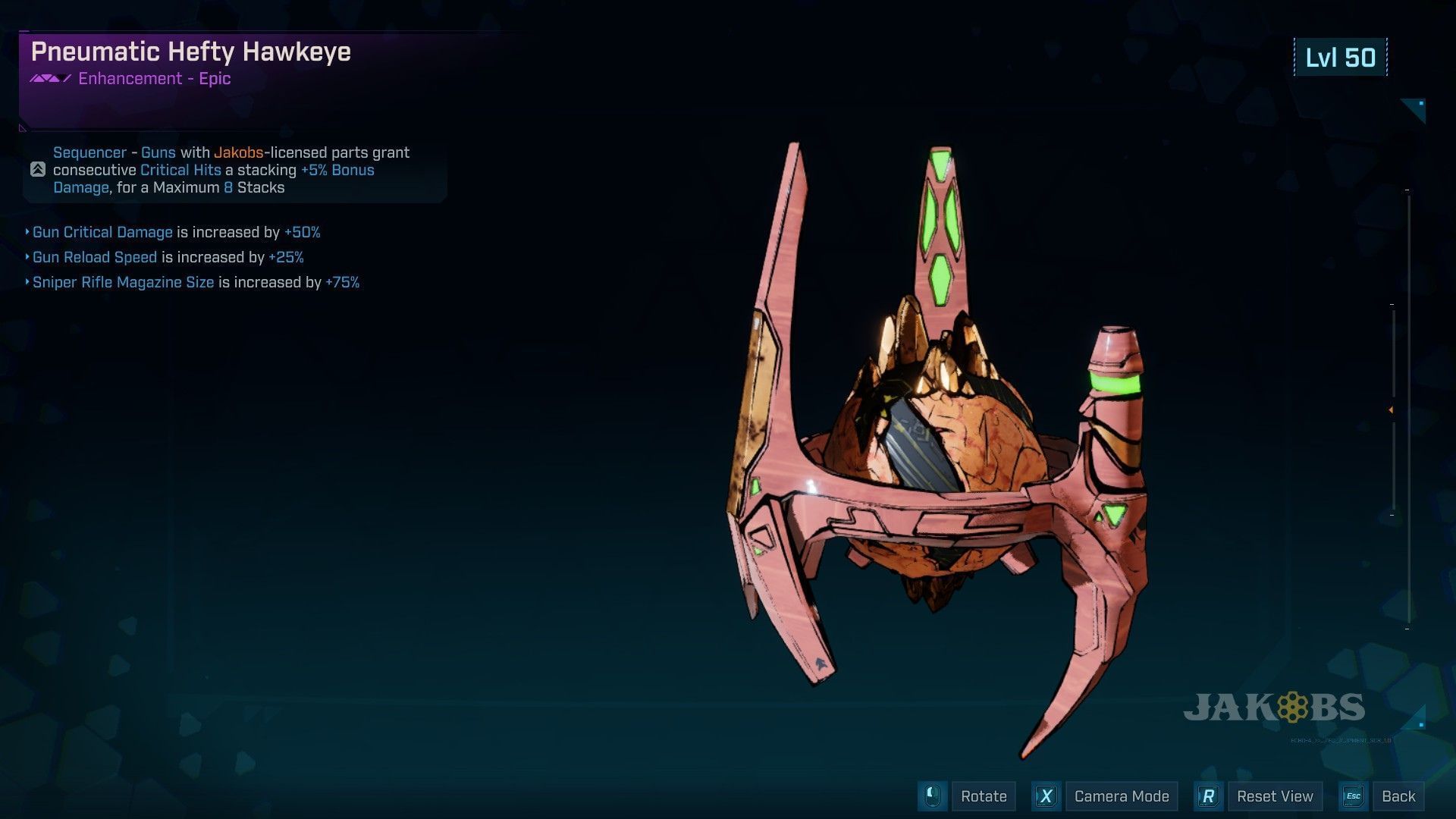The width and height of the screenshot is (1456, 819).
Task: Reset the item view with Reset View
Action: [1274, 796]
